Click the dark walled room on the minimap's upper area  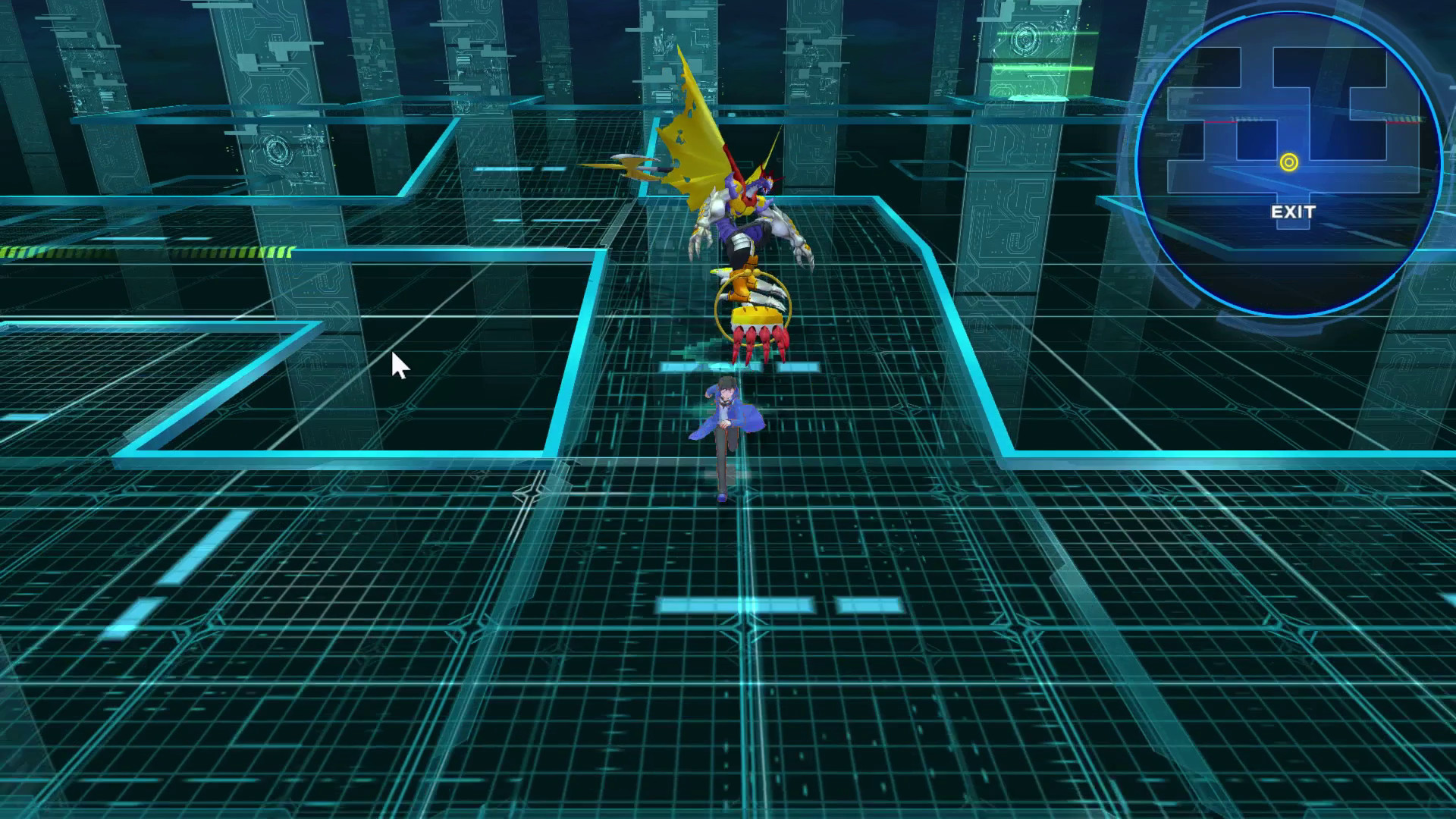pyautogui.click(x=1332, y=65)
